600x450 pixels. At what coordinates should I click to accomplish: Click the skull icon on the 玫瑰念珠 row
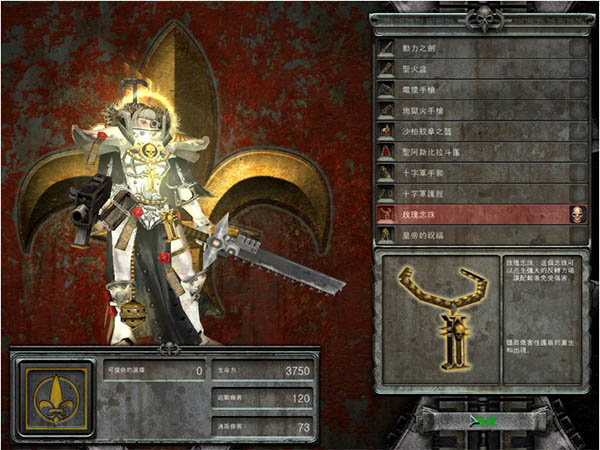[577, 214]
